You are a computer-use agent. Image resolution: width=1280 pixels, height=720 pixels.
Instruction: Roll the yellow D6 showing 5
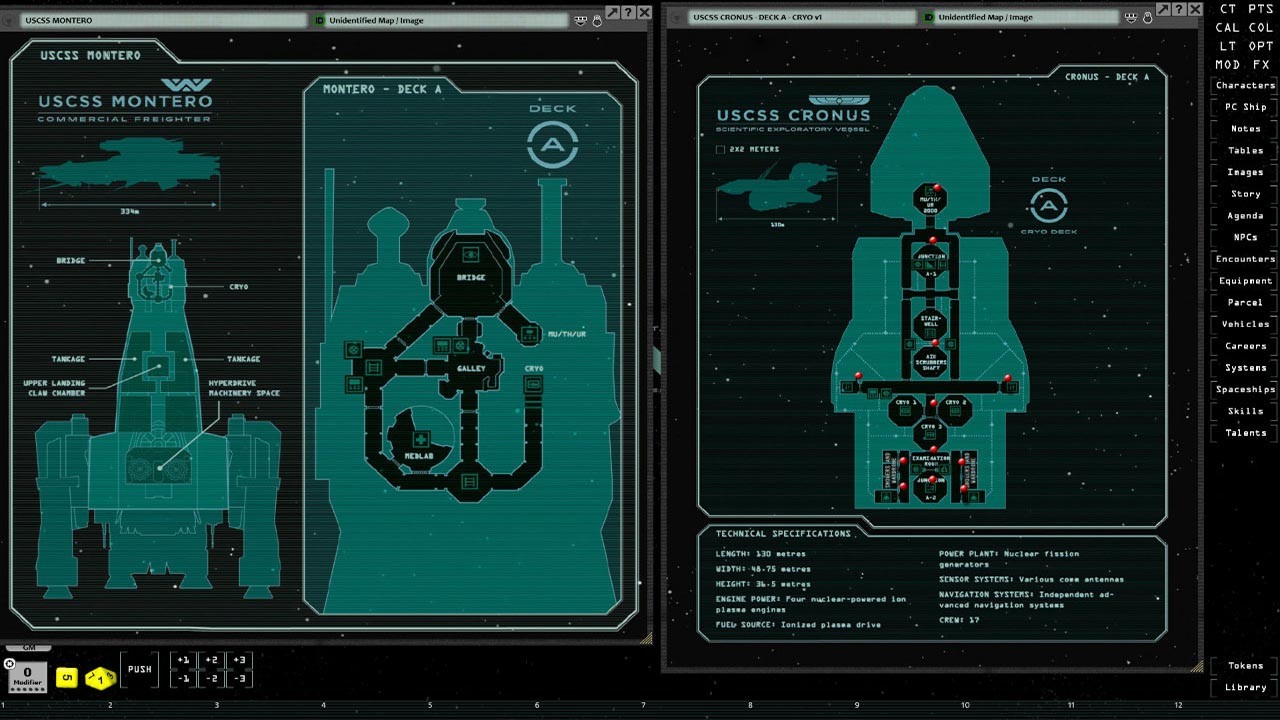point(67,677)
